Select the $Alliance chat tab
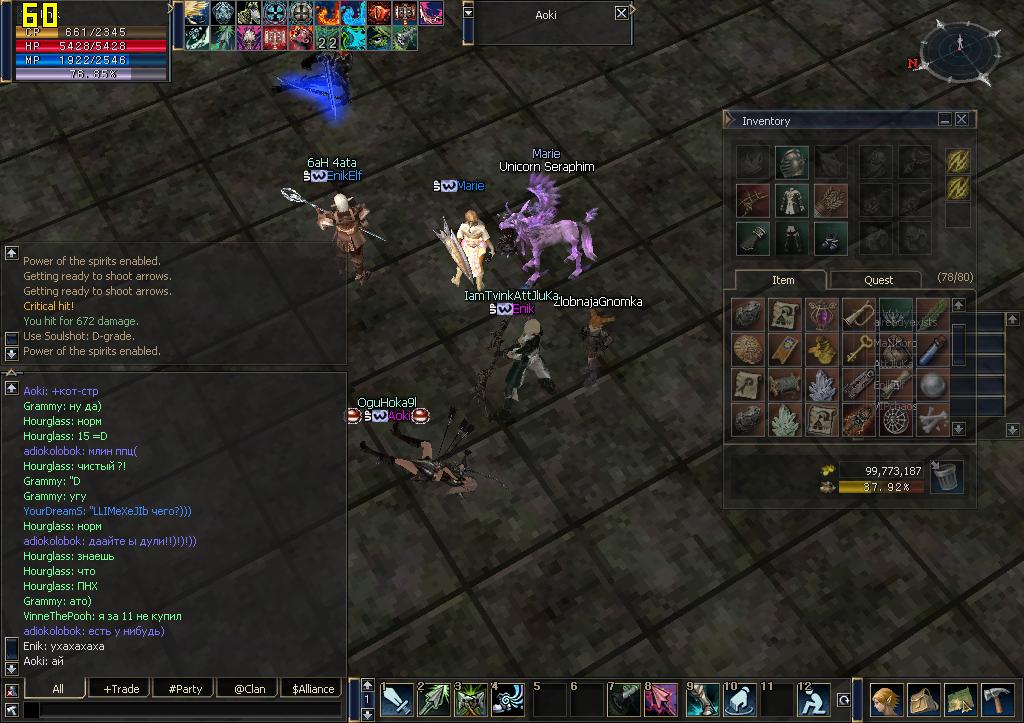Viewport: 1024px width, 723px height. point(313,688)
